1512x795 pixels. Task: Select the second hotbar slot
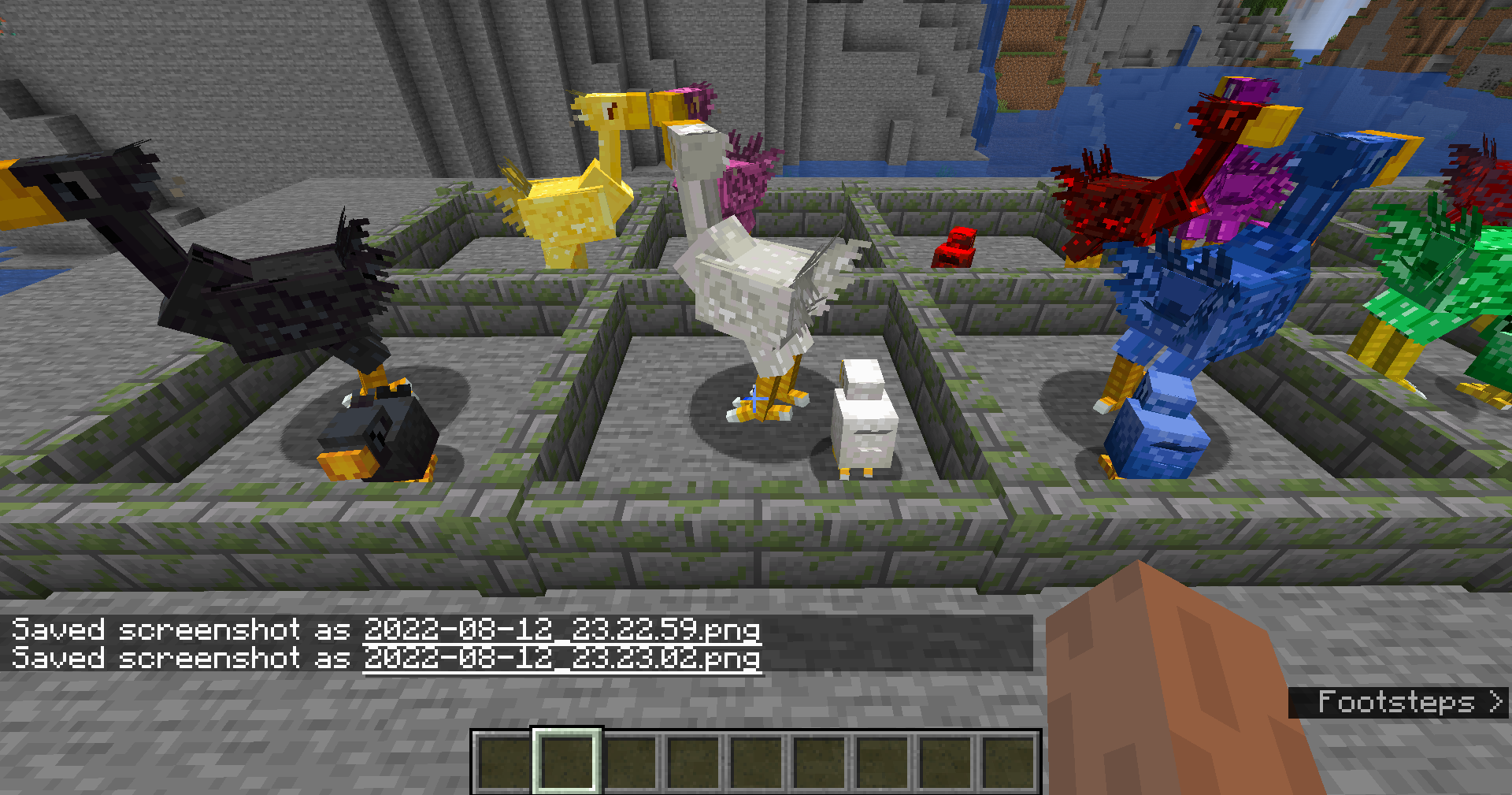click(567, 761)
